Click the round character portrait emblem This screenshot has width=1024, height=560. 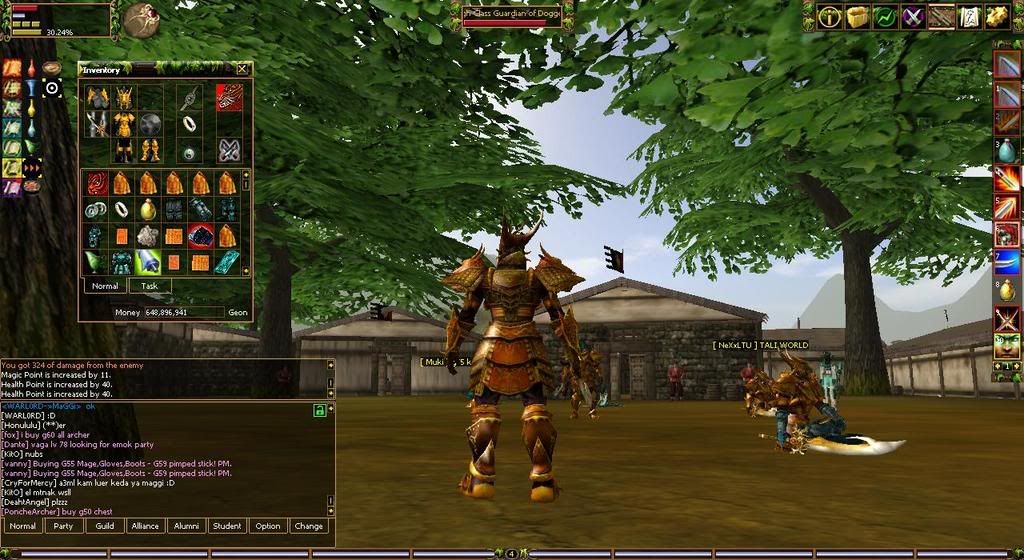[139, 18]
